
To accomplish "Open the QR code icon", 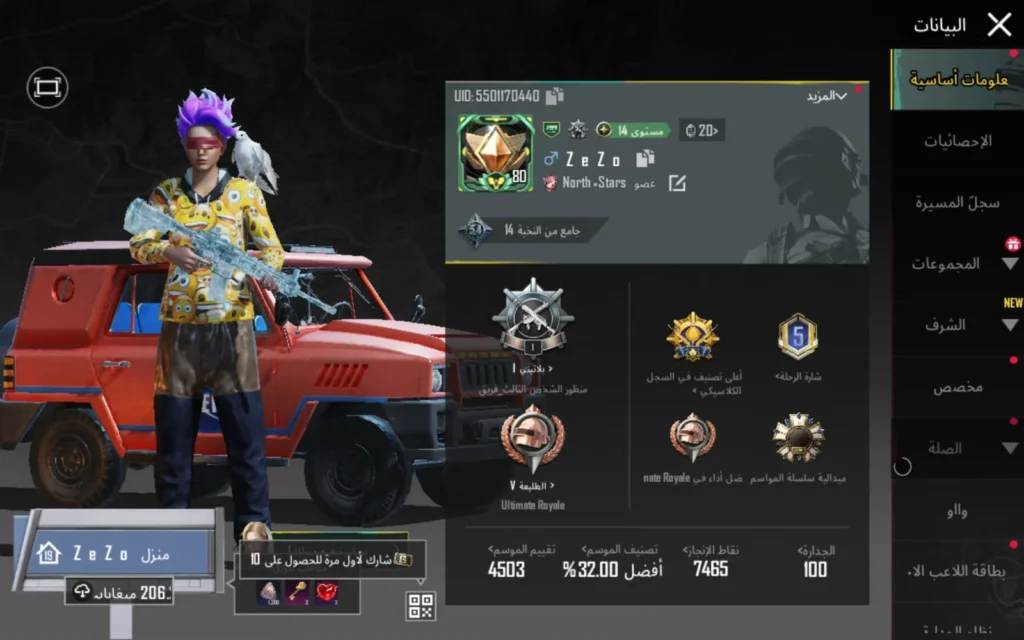I will point(420,605).
